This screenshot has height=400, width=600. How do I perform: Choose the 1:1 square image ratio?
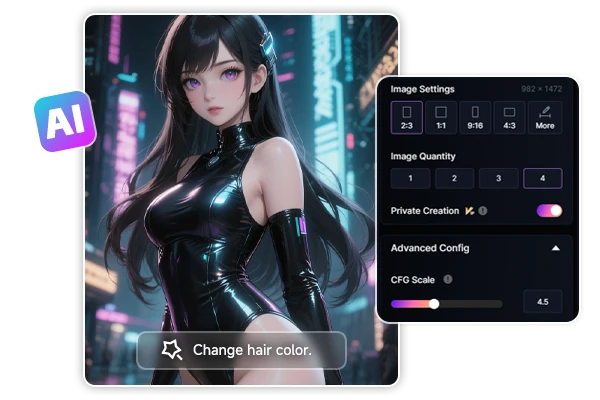[x=441, y=118]
